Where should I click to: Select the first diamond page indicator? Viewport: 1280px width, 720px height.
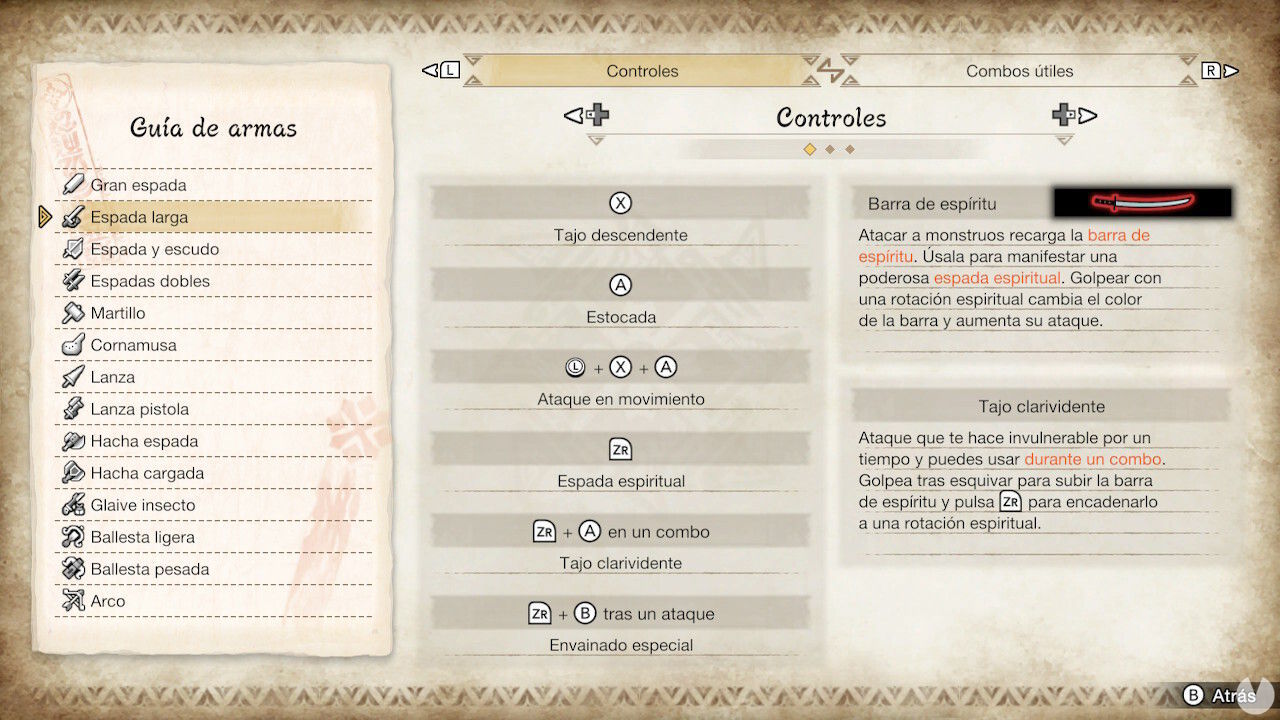tap(811, 148)
